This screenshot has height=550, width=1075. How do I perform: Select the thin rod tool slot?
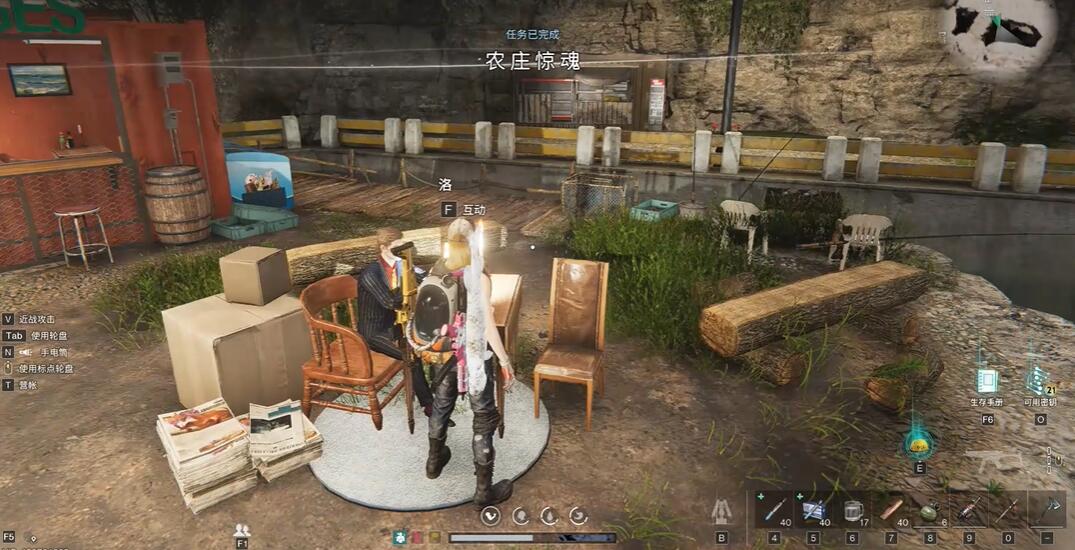tap(1007, 510)
